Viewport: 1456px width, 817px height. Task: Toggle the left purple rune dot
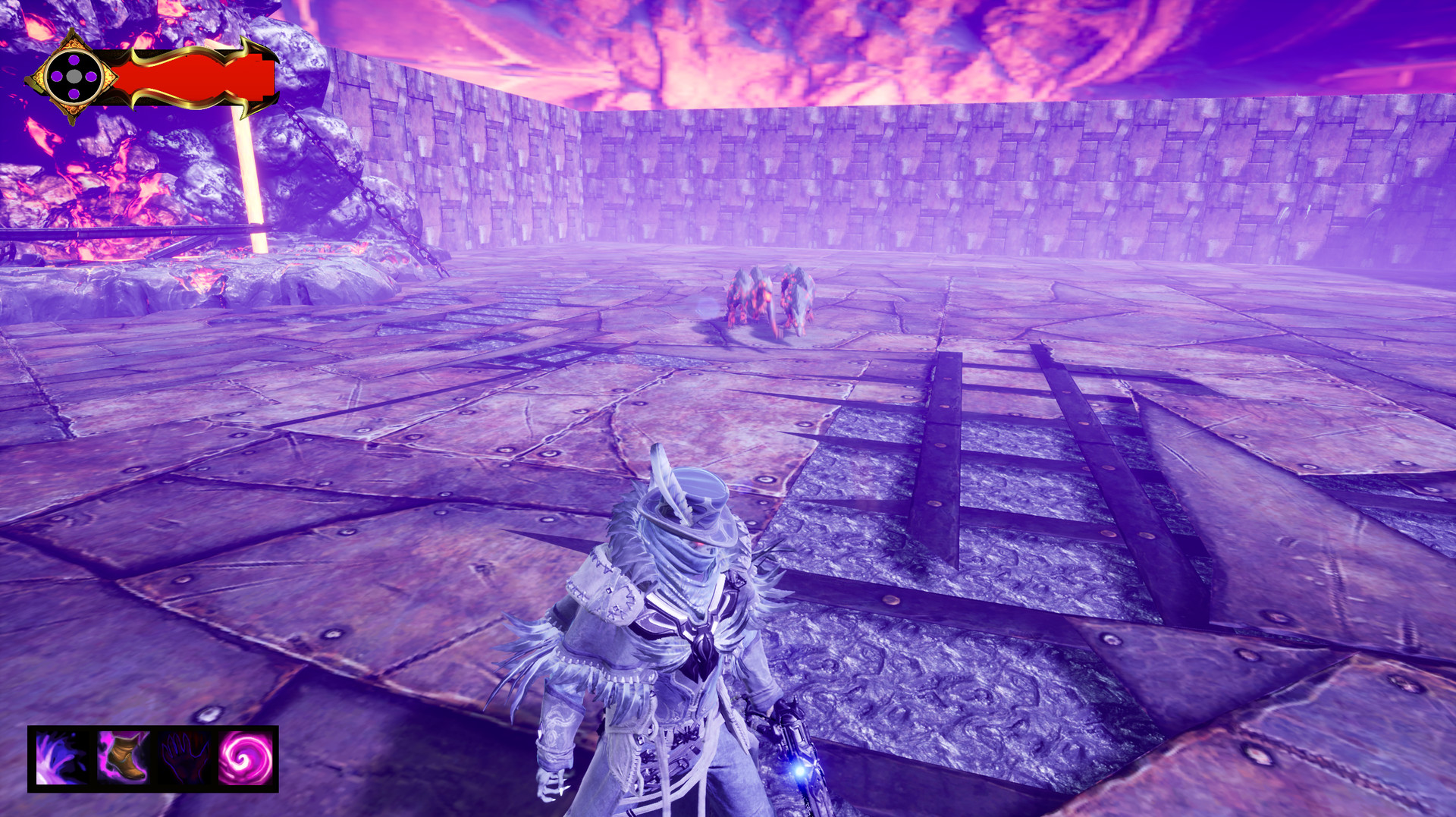pos(57,76)
